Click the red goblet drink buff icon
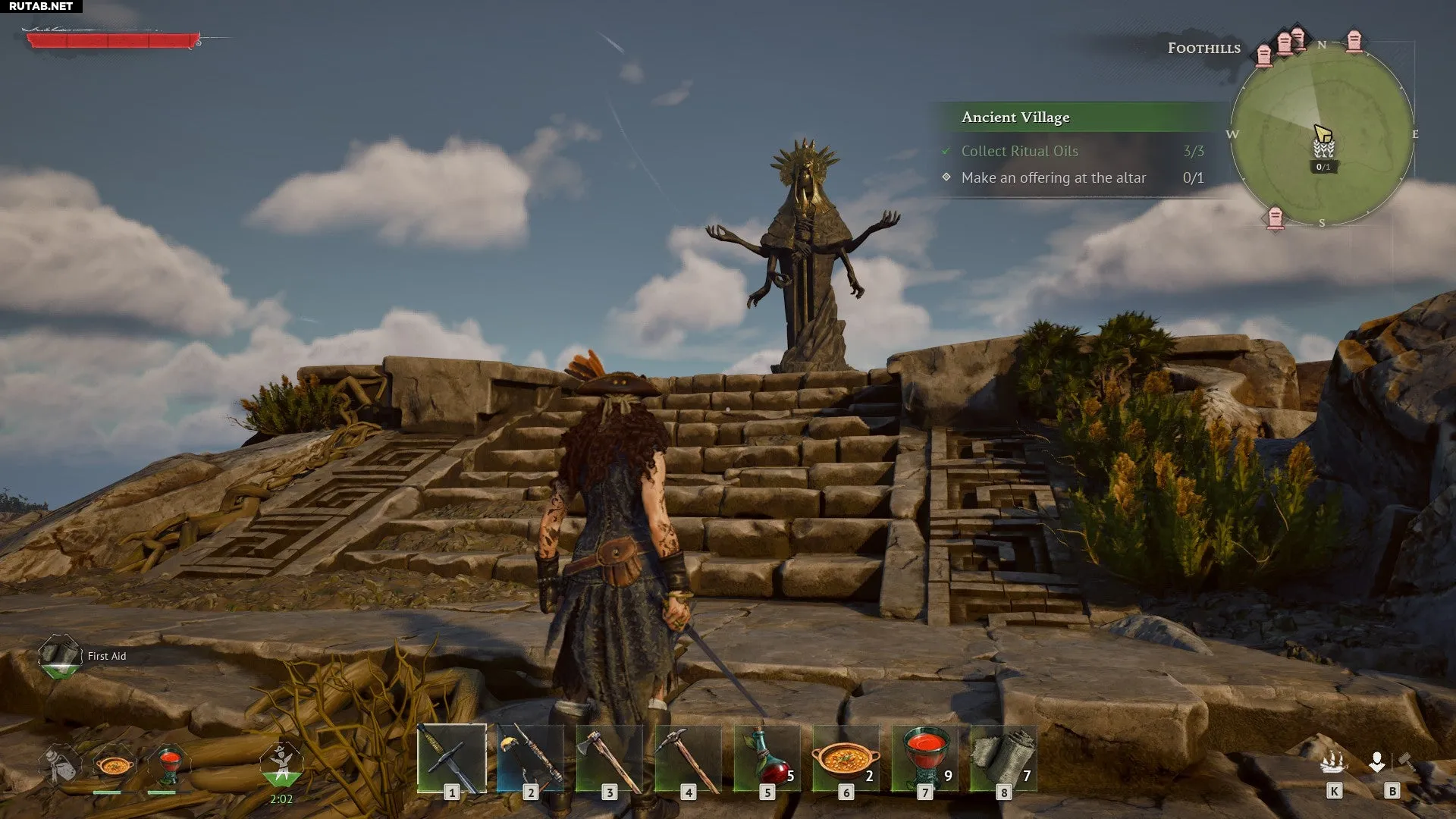The width and height of the screenshot is (1456, 819). coord(169,763)
